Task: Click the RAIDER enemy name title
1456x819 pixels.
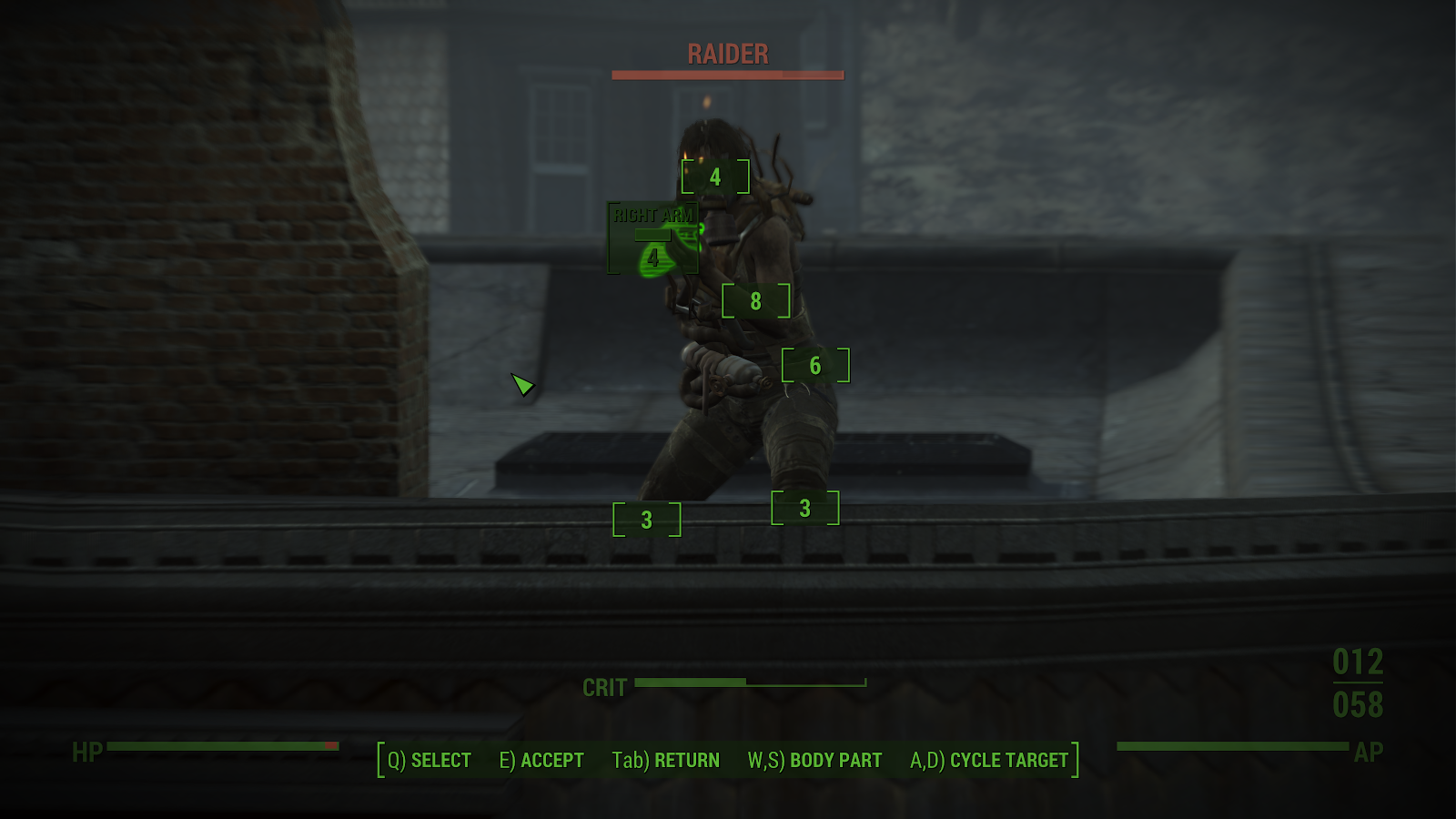Action: [x=727, y=55]
